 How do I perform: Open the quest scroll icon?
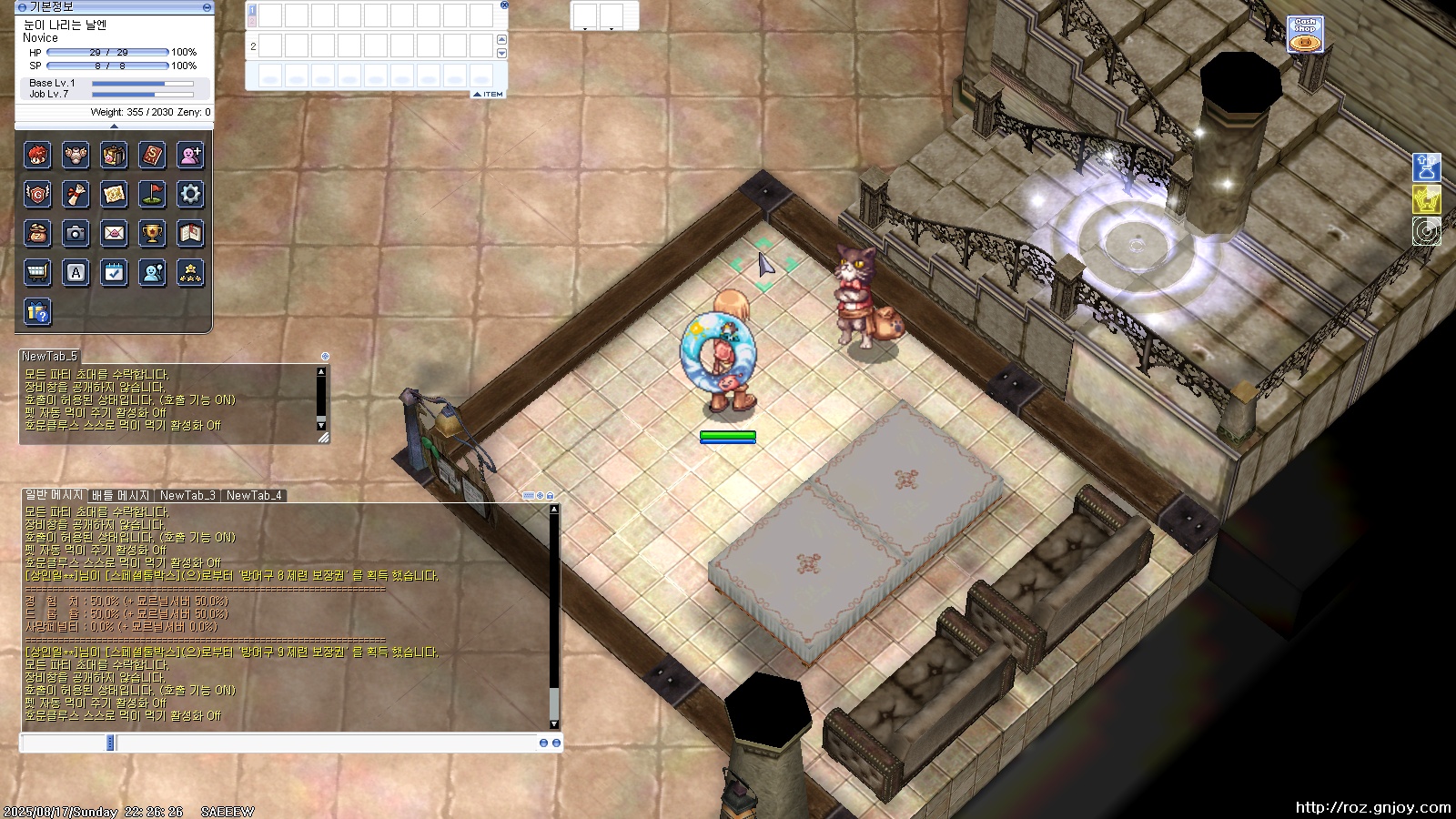[x=76, y=194]
